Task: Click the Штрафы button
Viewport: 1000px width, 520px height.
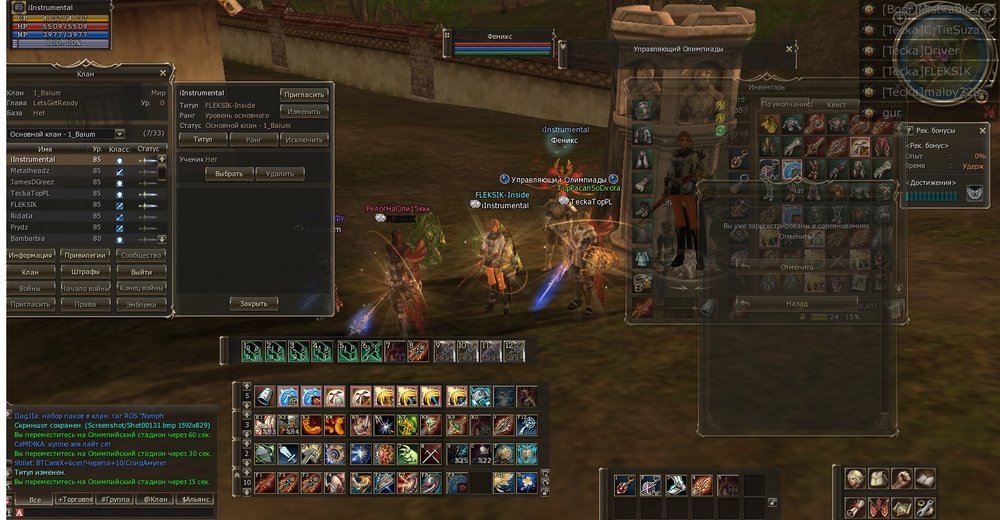Action: click(x=84, y=272)
